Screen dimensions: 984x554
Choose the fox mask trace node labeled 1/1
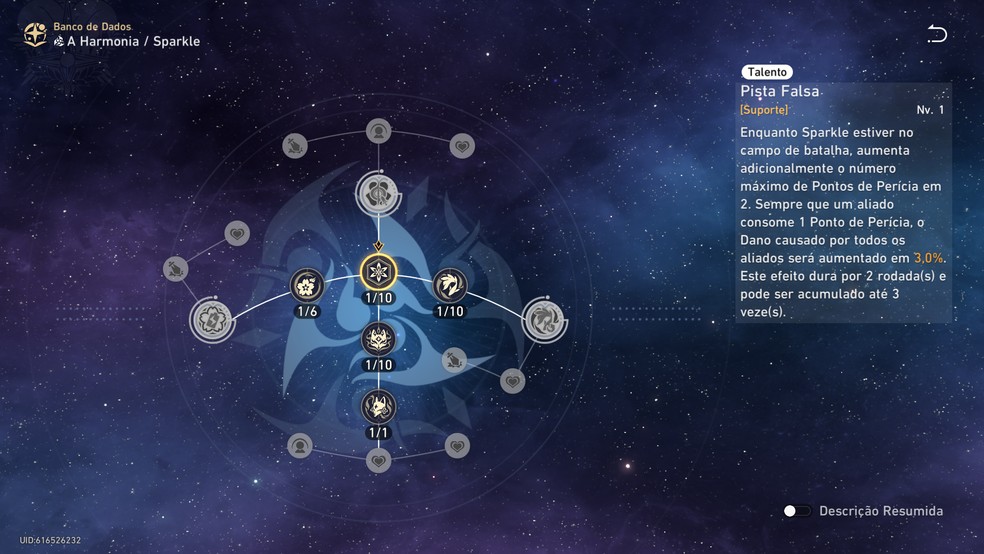pos(378,406)
